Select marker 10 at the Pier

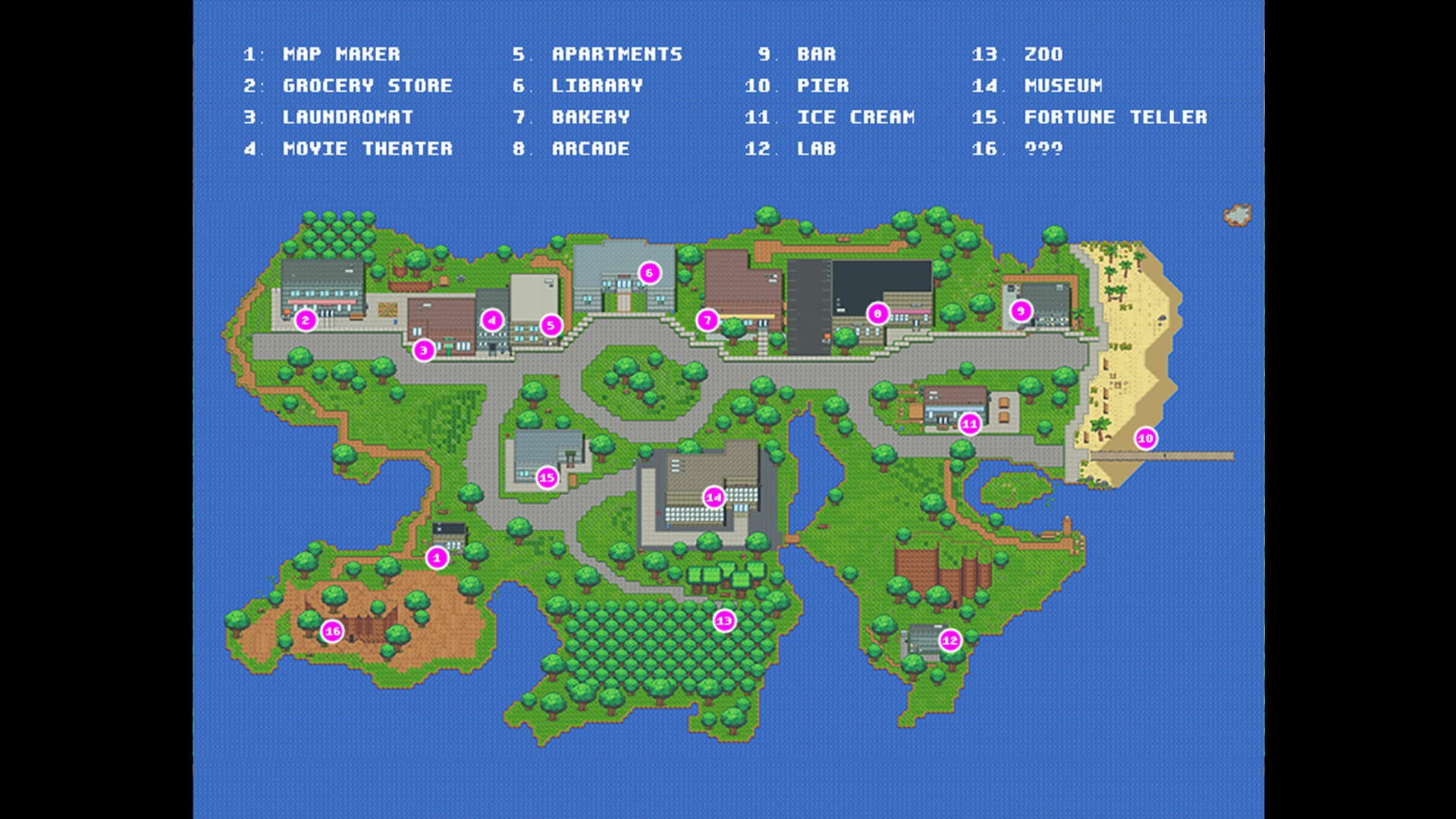click(1146, 438)
